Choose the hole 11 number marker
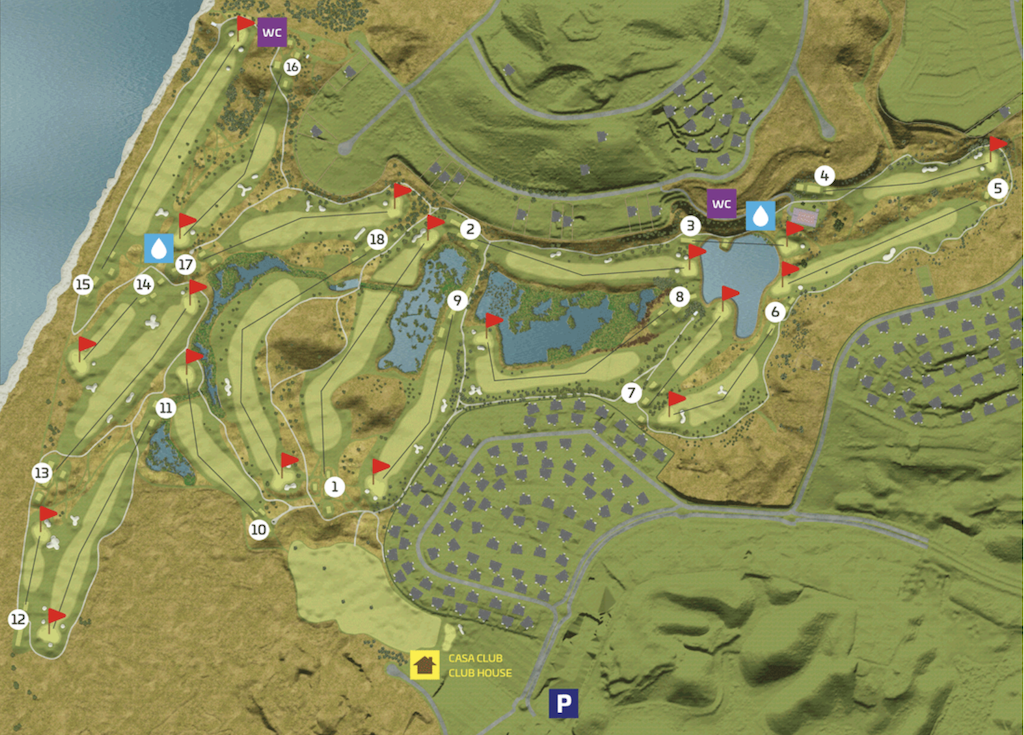The height and width of the screenshot is (735, 1024). coord(166,408)
